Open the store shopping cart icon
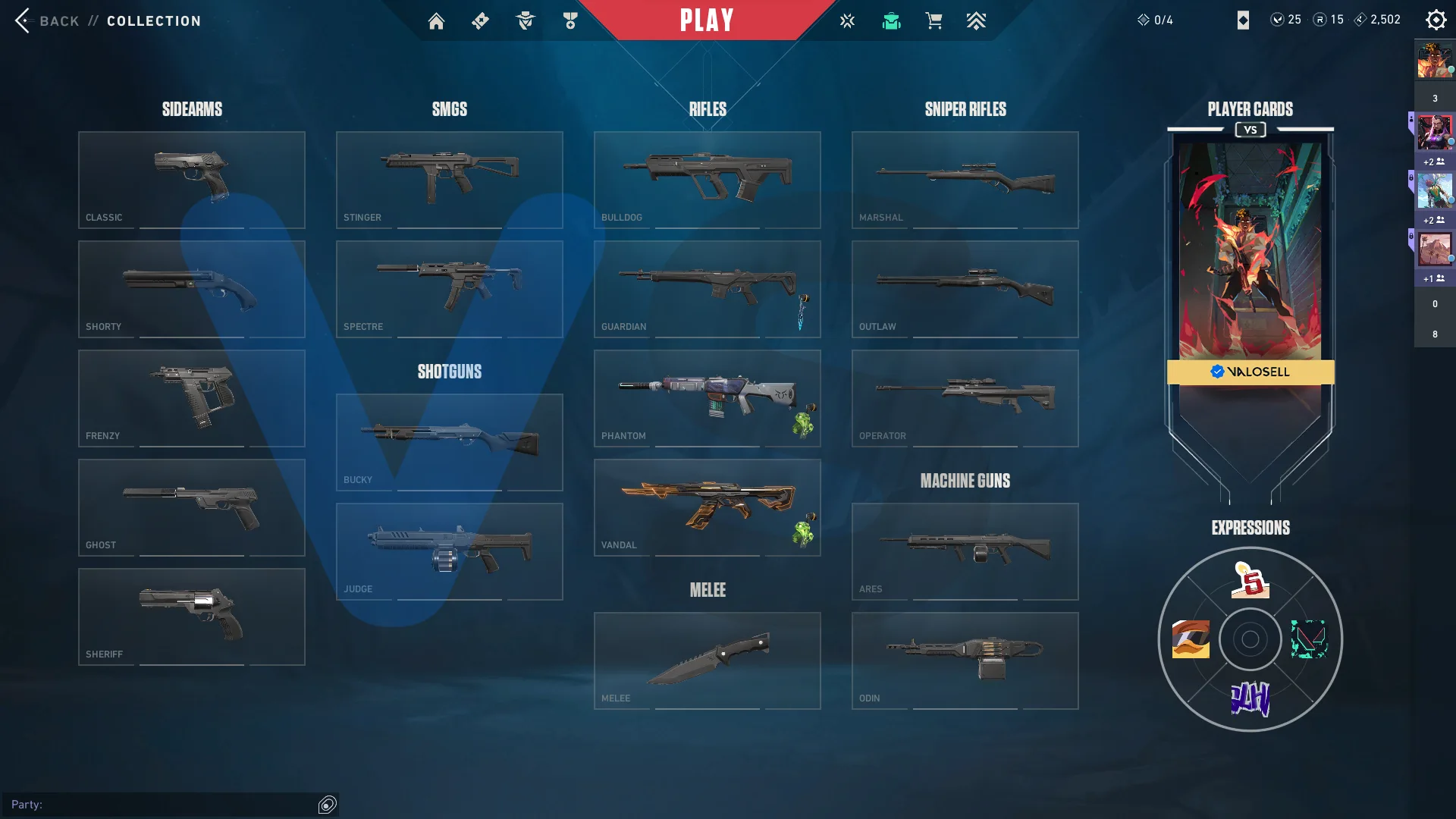The image size is (1456, 819). tap(934, 21)
